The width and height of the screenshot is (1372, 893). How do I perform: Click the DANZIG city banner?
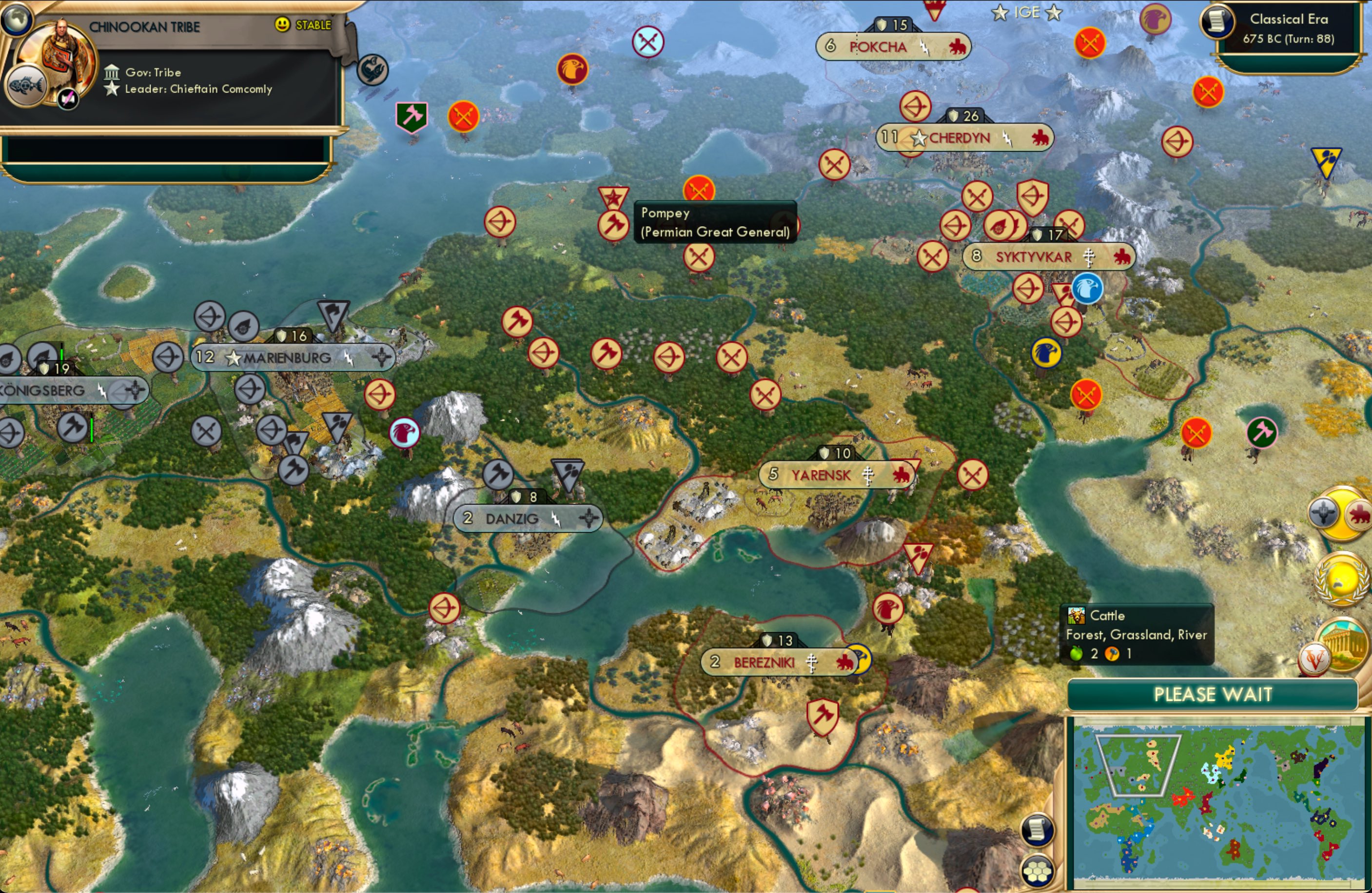(526, 518)
